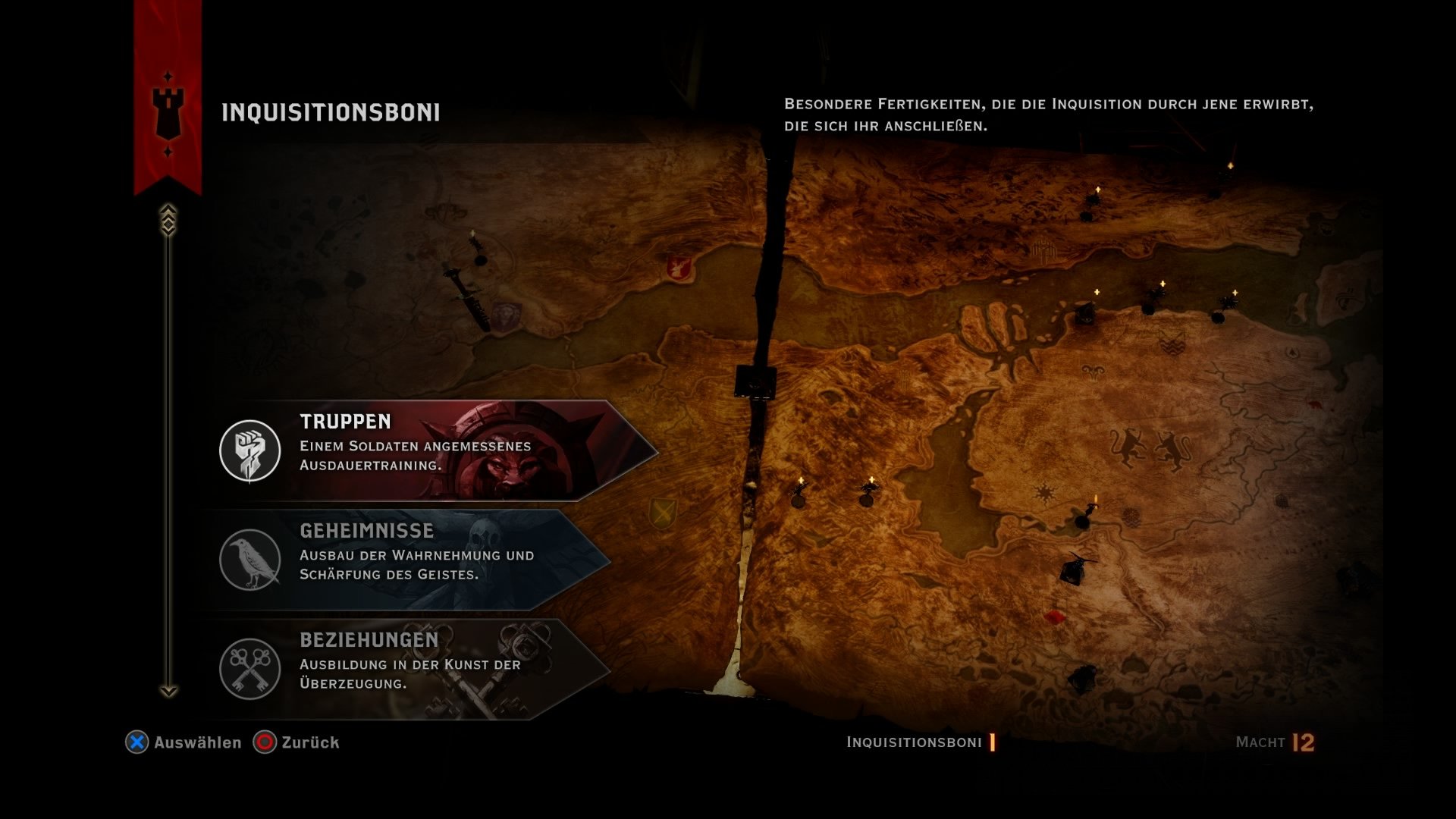The height and width of the screenshot is (819, 1456).
Task: Click the war table marker at the map center
Action: (755, 381)
